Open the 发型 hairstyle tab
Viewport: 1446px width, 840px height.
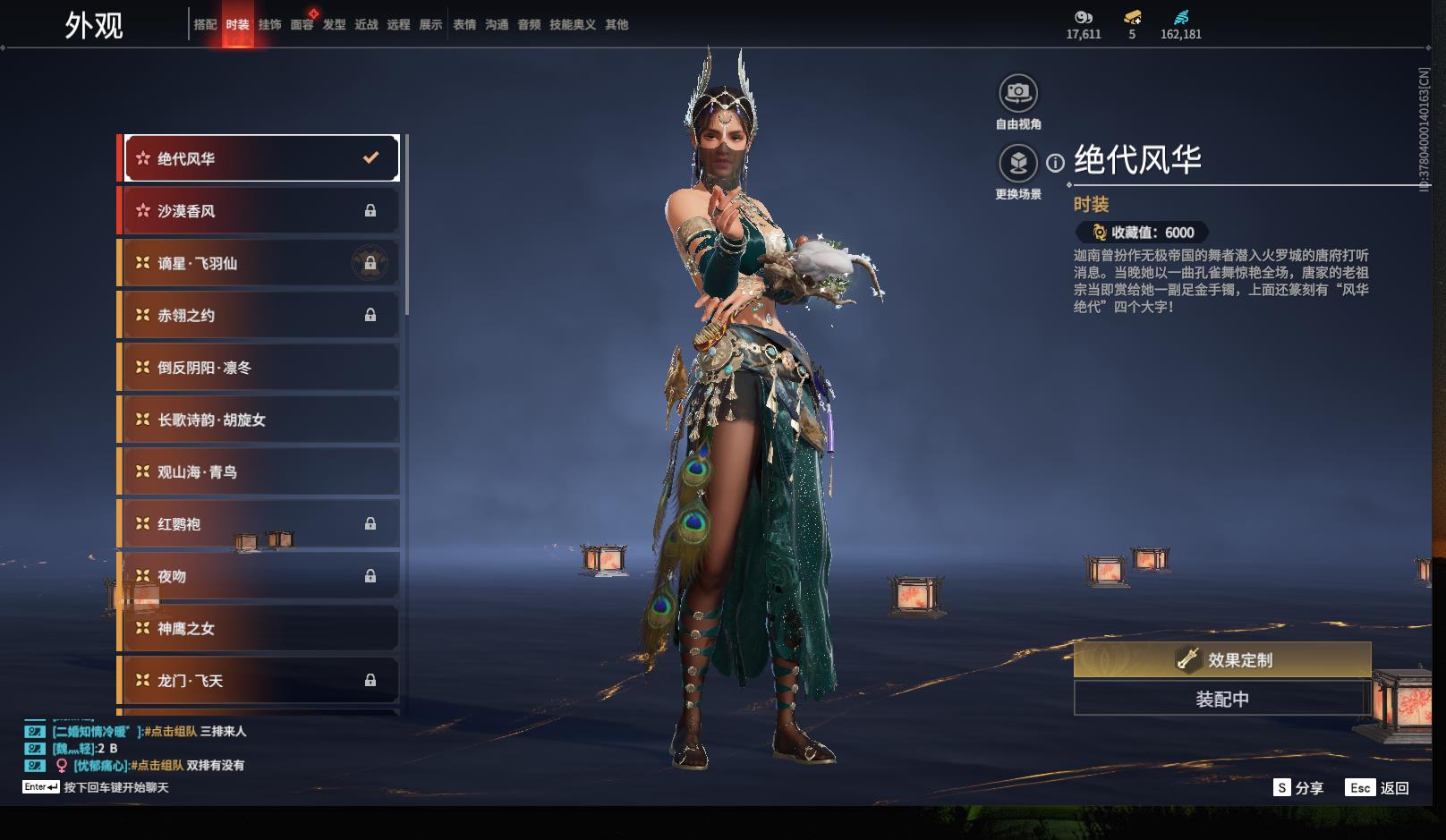pos(334,25)
